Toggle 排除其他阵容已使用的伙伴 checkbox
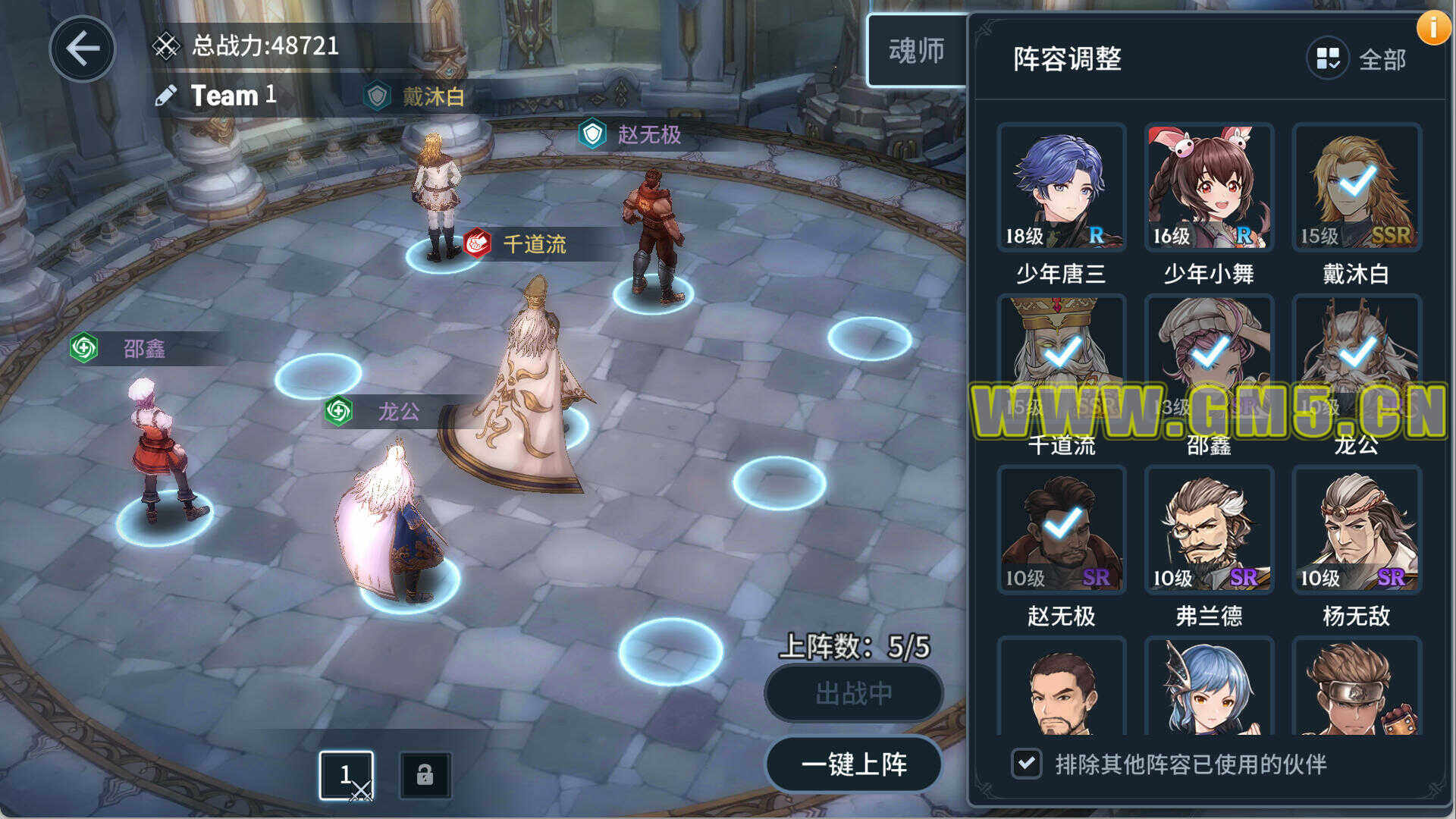1456x819 pixels. tap(1026, 763)
